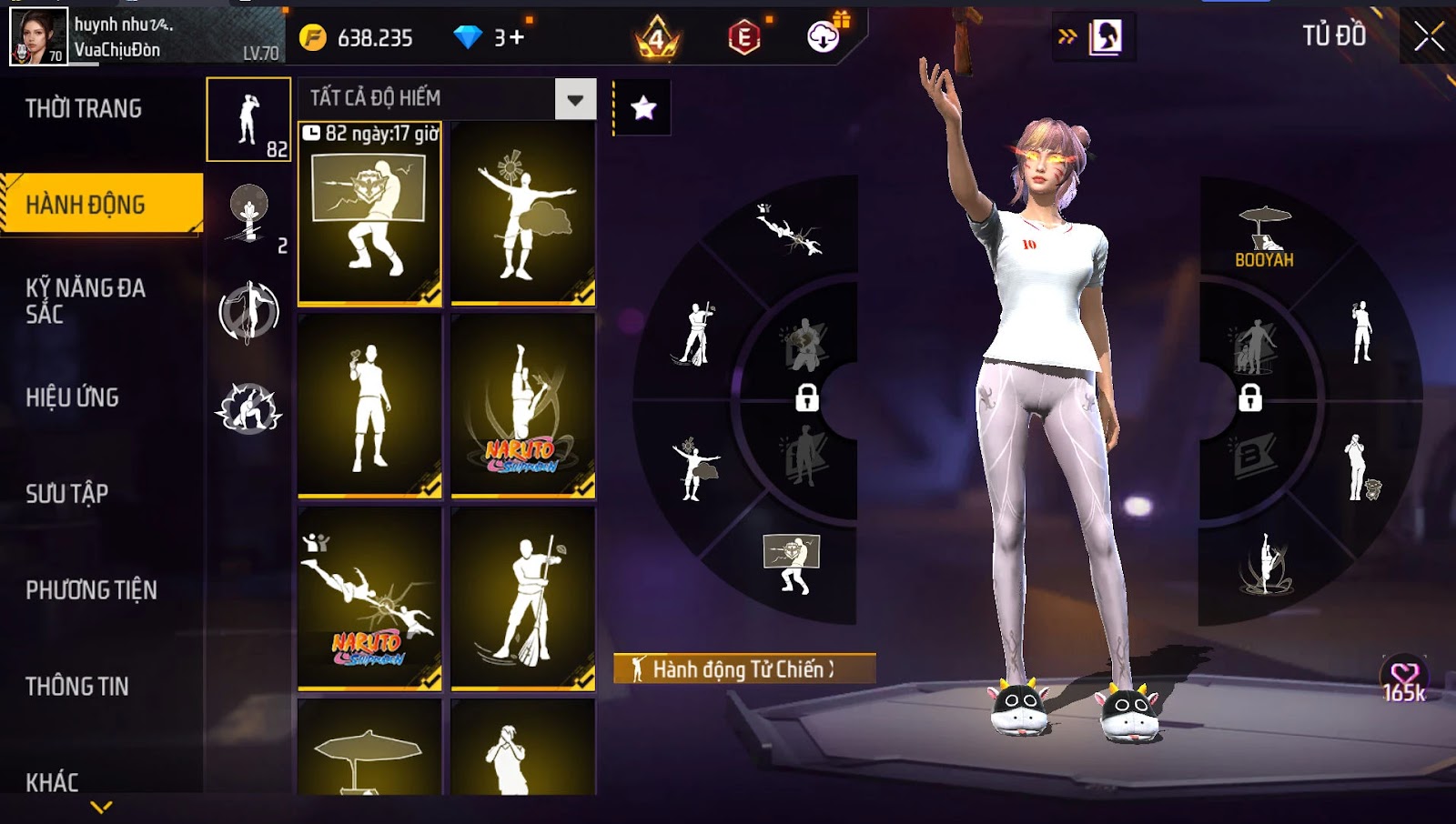Toggle the star favorites filter
The height and width of the screenshot is (824, 1456).
[643, 108]
